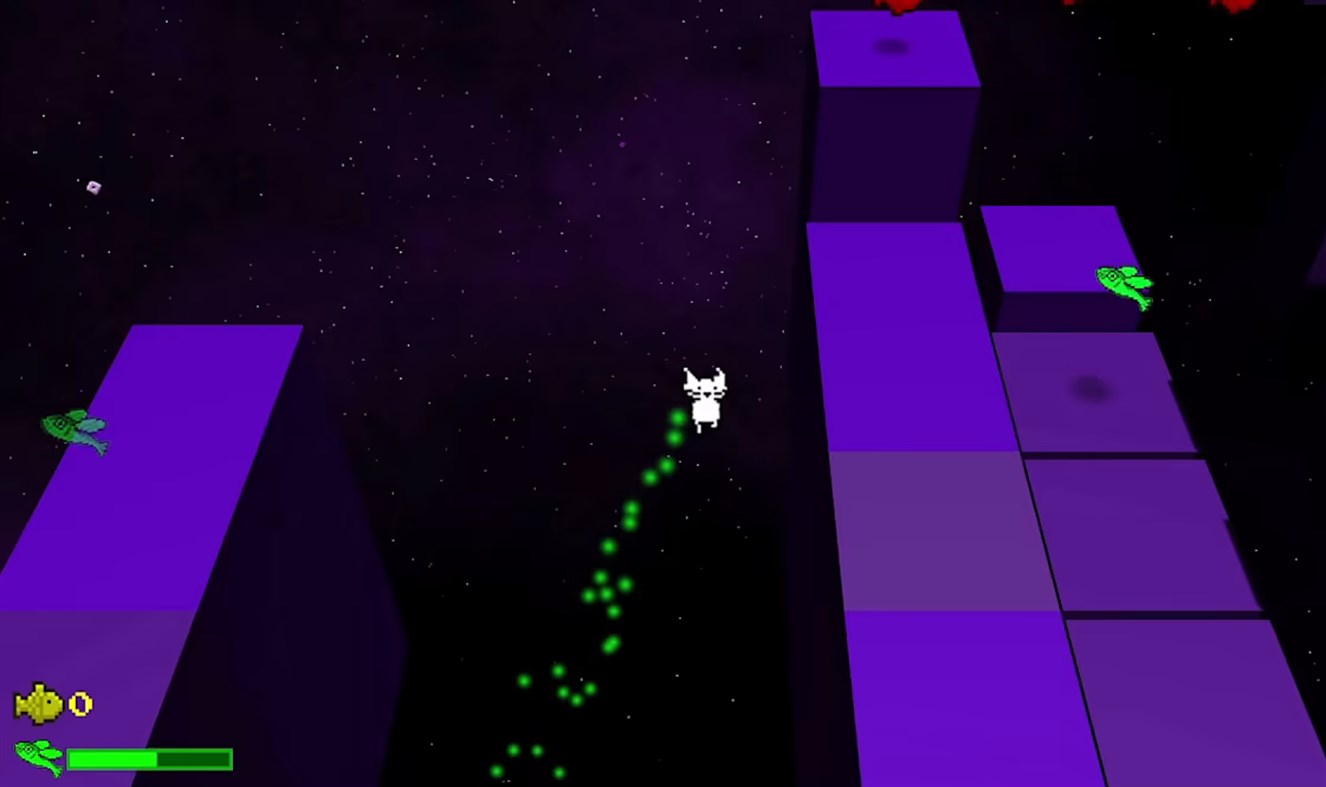The image size is (1326, 787).
Task: Select the green fish HUD icon near health bar
Action: coord(38,758)
